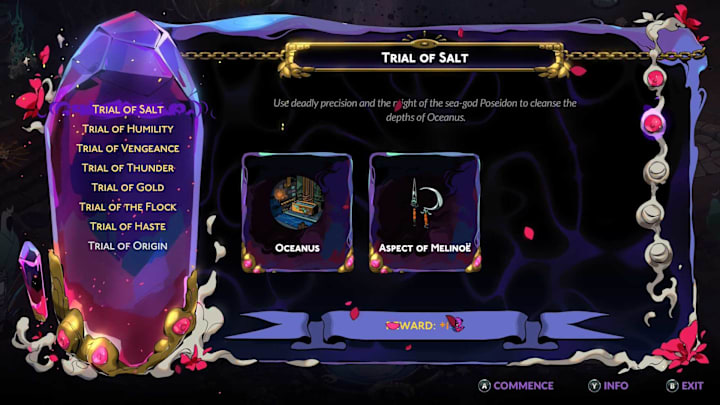
Task: Select the Trial of Origin
Action: (127, 246)
